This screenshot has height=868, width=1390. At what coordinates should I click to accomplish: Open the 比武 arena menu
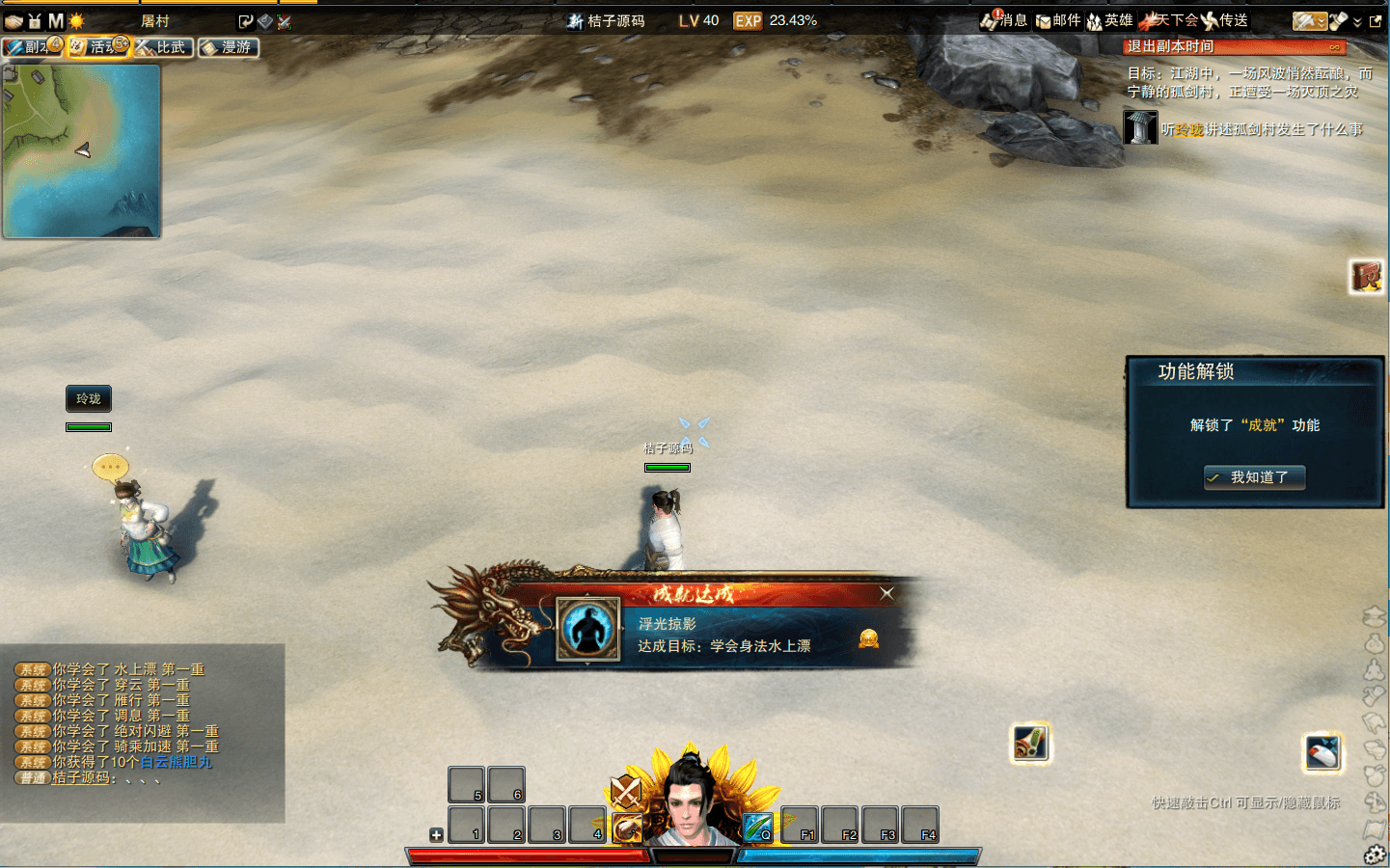(x=163, y=47)
